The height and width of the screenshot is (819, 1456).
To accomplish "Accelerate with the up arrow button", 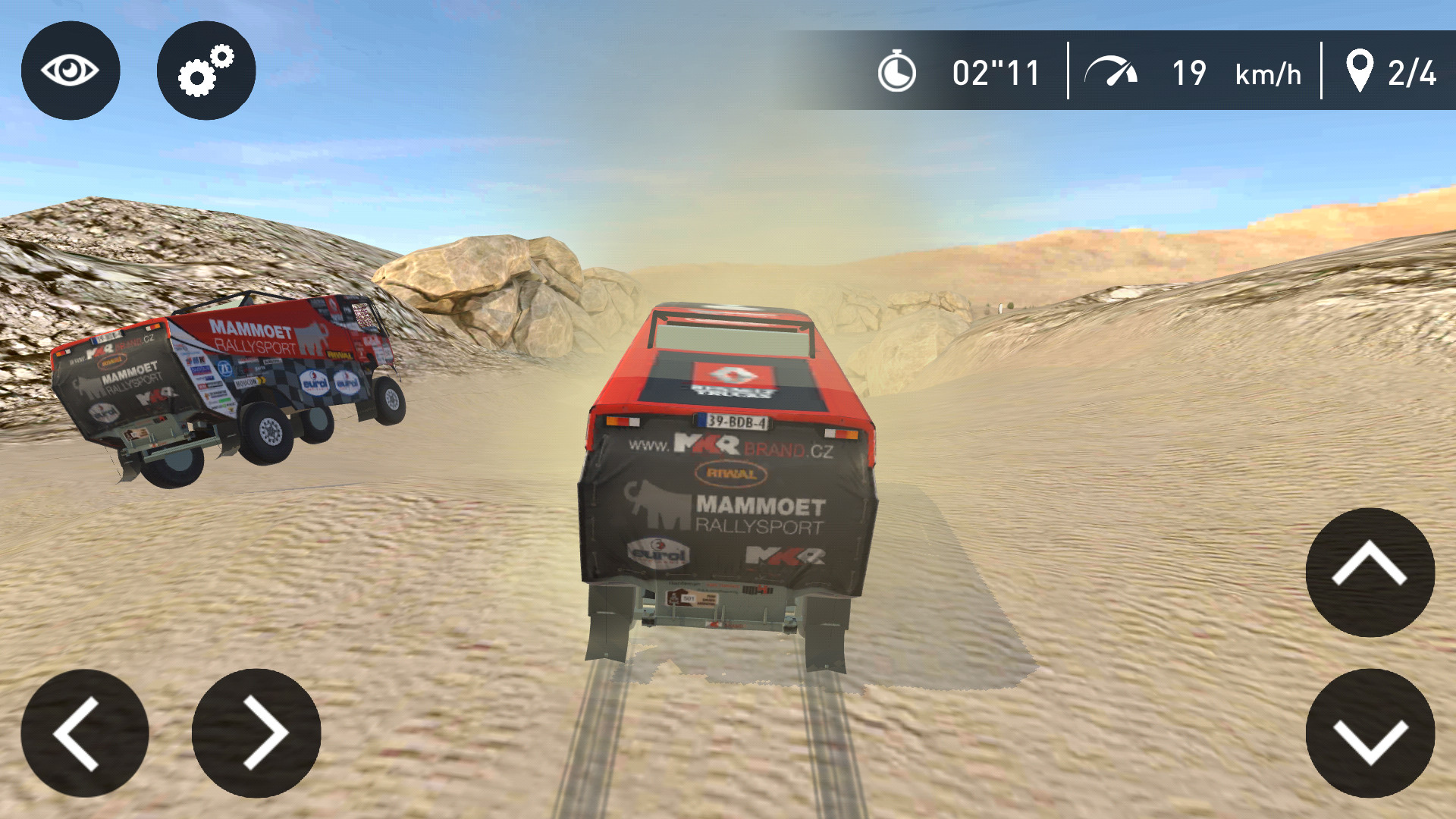I will [1370, 572].
